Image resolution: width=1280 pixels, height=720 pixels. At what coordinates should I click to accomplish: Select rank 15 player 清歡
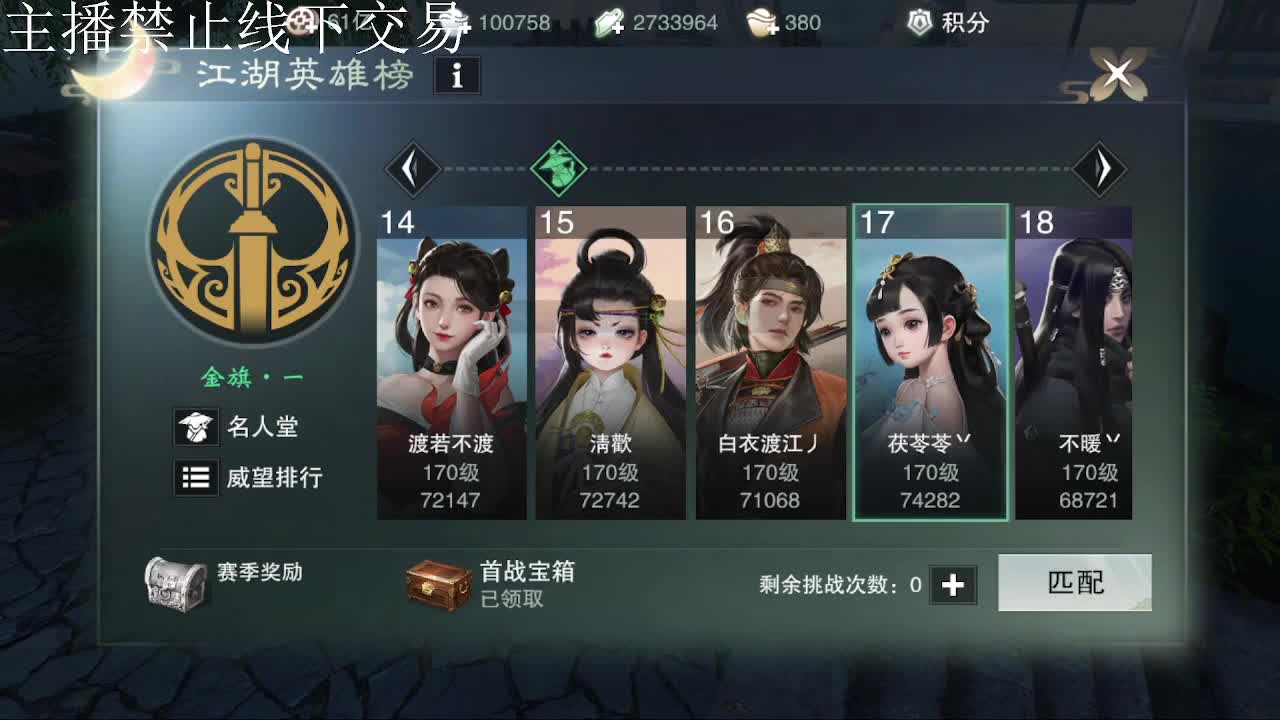tap(610, 360)
